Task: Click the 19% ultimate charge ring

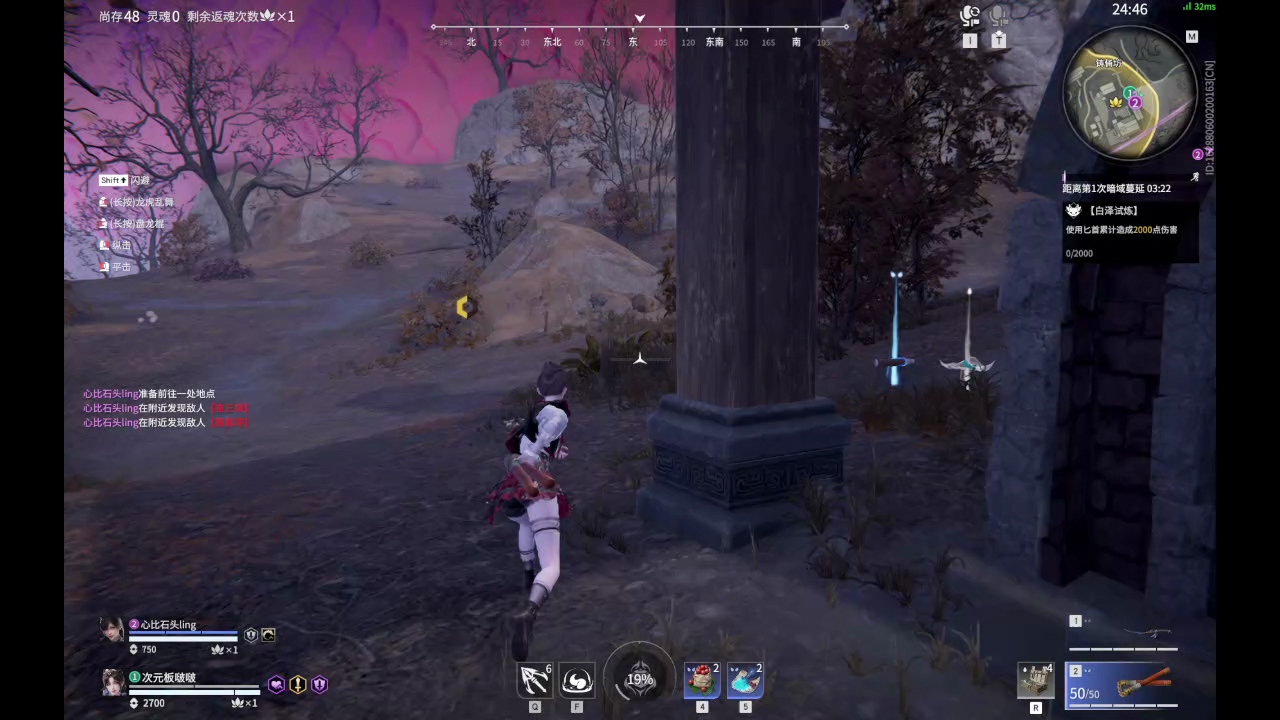Action: click(x=639, y=680)
